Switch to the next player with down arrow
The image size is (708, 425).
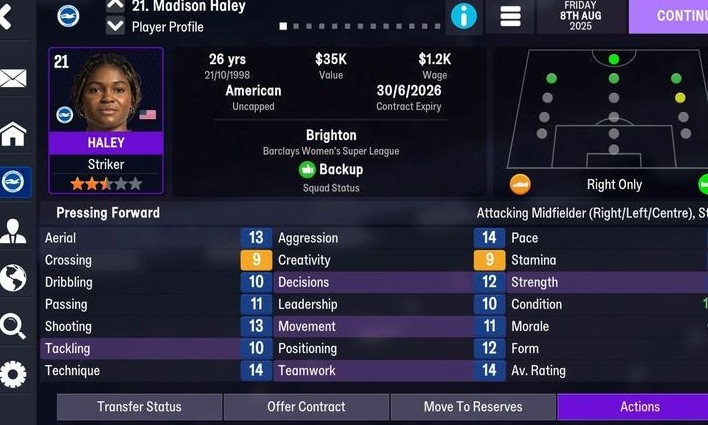[115, 26]
